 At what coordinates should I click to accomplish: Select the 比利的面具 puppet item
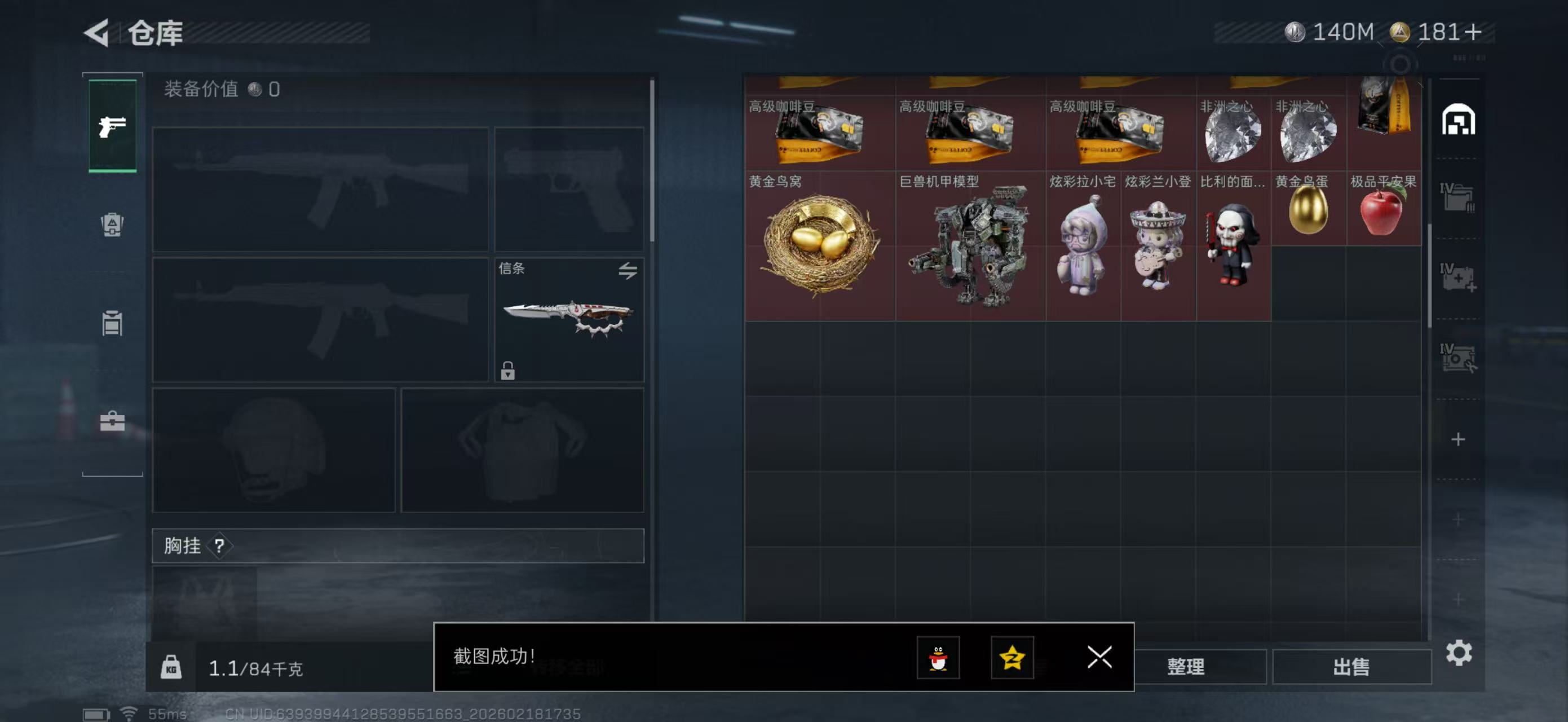coord(1233,245)
